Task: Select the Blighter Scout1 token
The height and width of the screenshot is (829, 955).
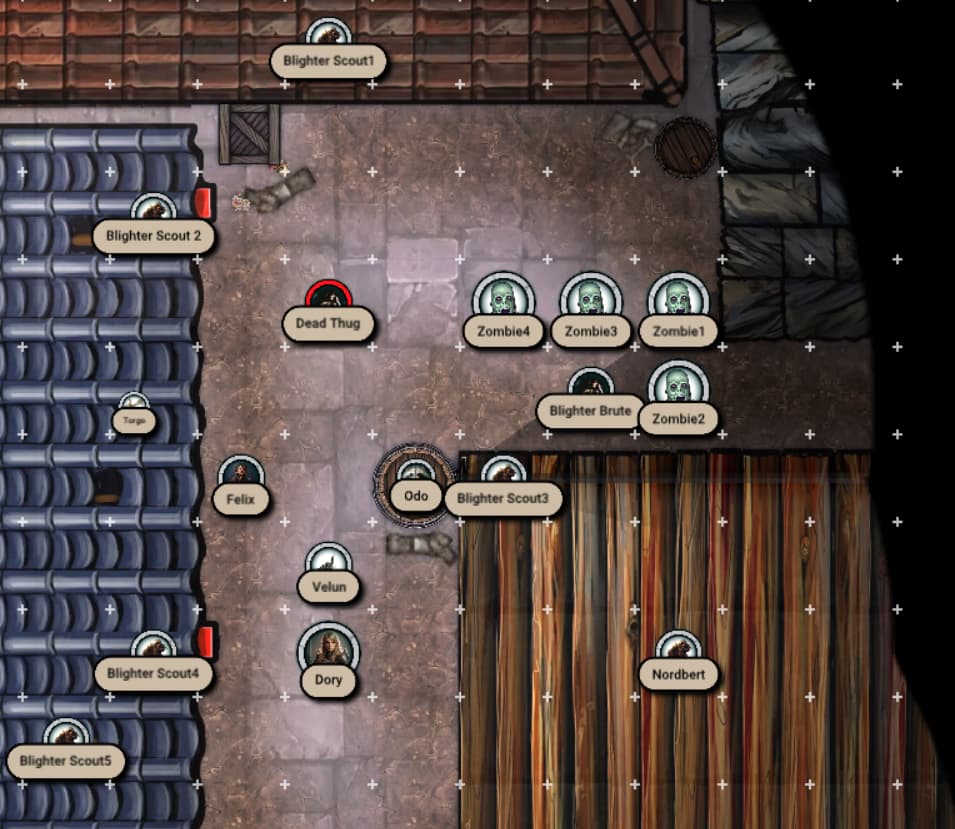Action: pos(328,38)
